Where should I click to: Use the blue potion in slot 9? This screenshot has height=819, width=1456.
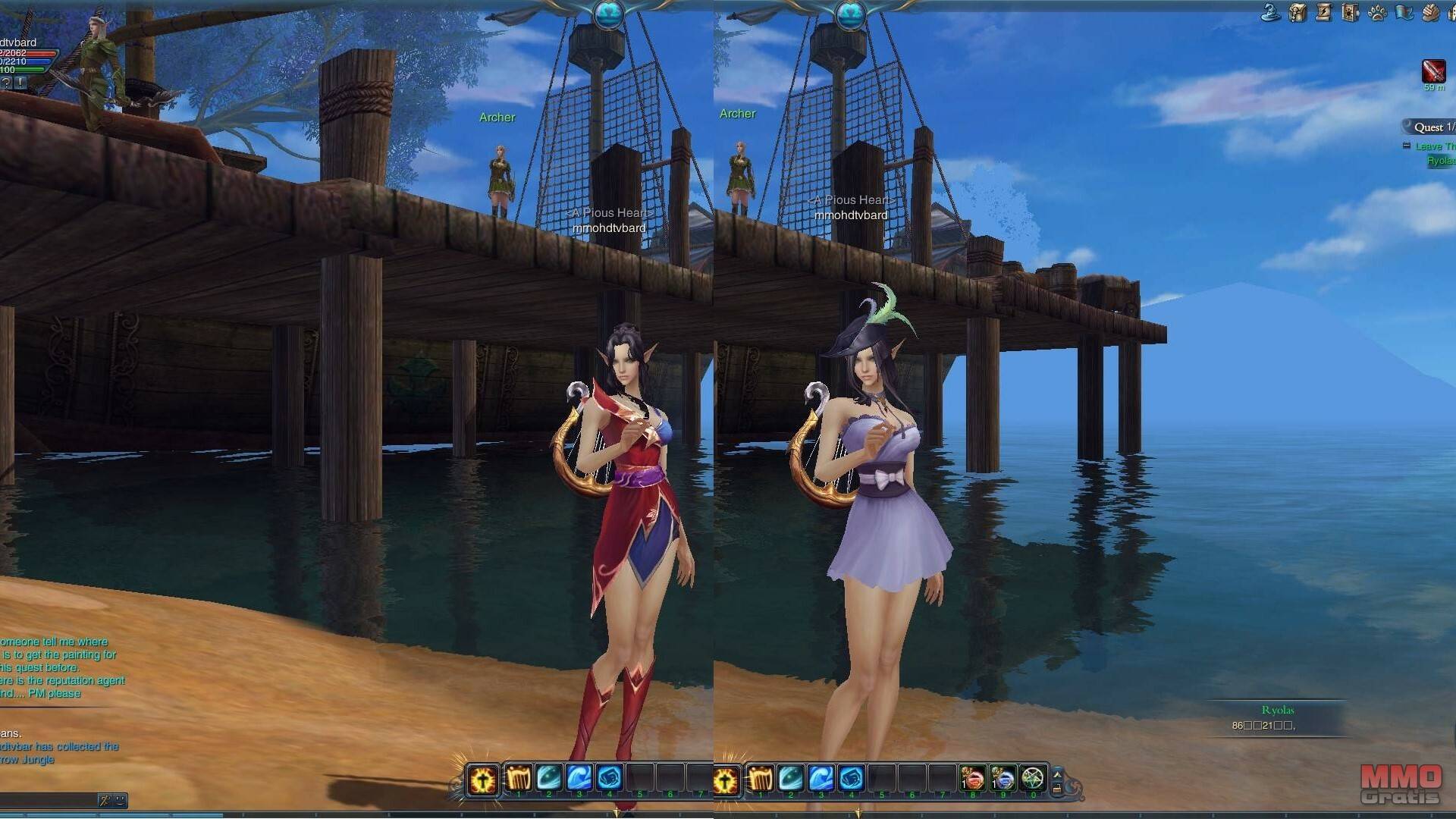[1003, 779]
